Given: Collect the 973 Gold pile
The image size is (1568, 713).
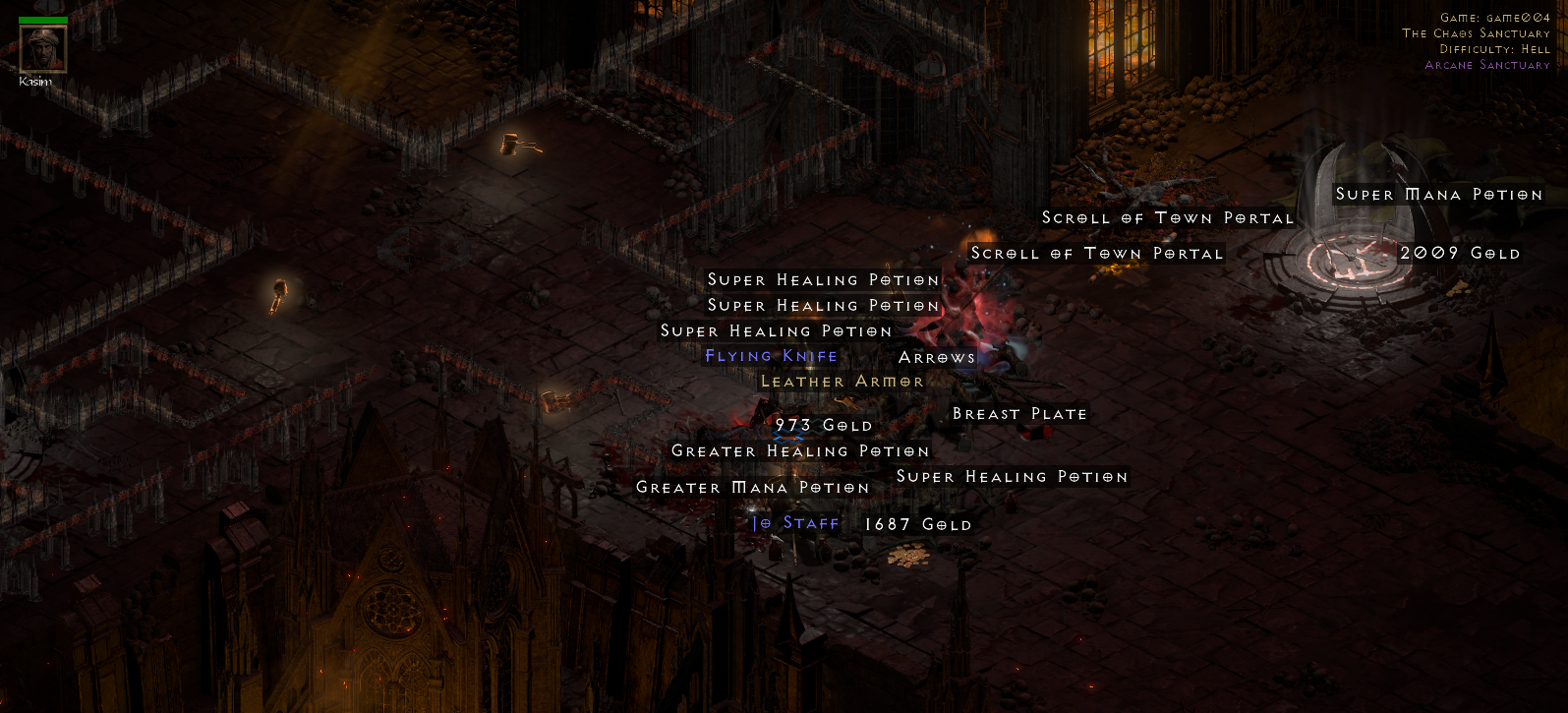Looking at the screenshot, I should click(x=824, y=425).
